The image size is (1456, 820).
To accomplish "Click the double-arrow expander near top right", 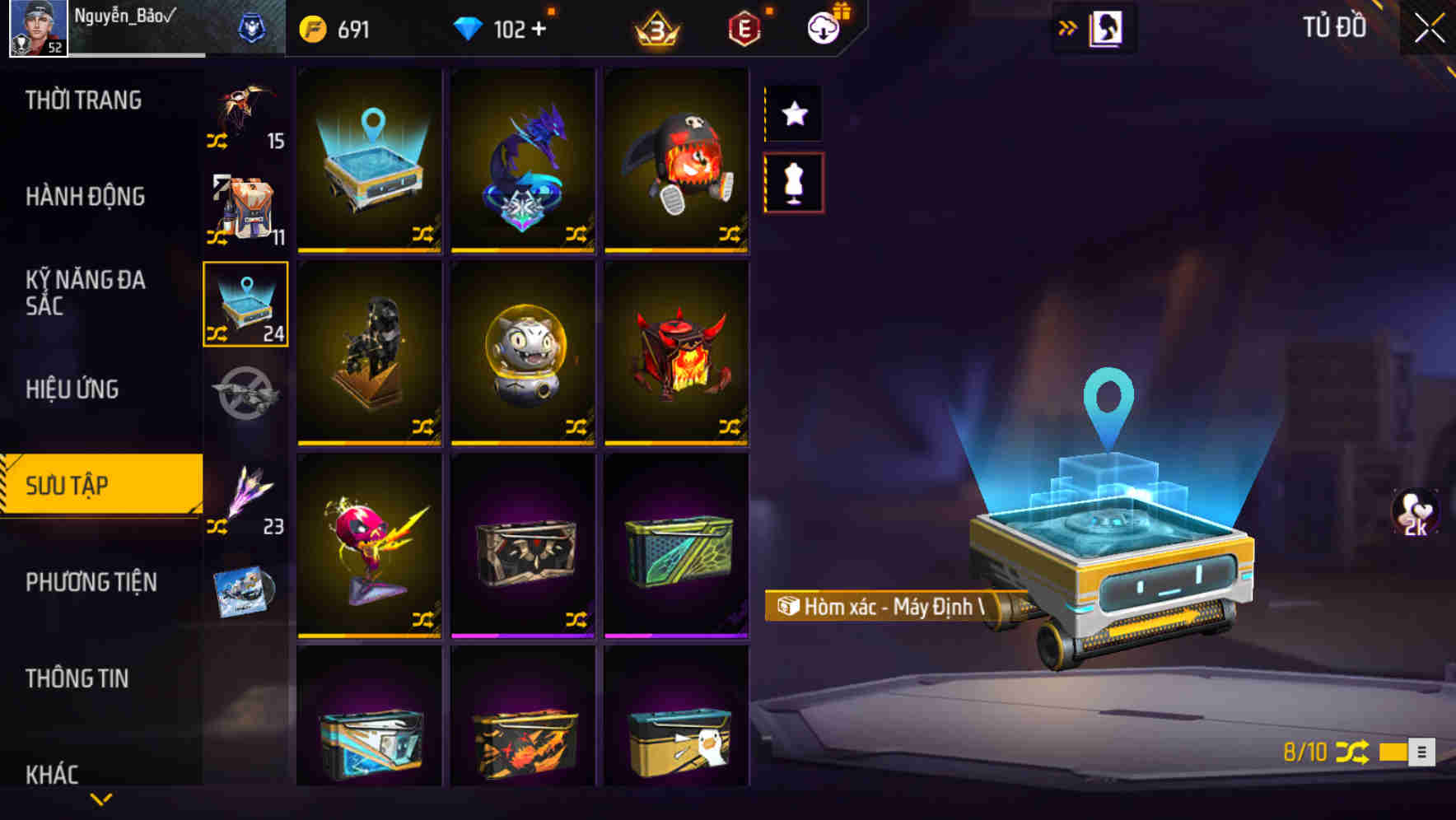I will point(1067,26).
